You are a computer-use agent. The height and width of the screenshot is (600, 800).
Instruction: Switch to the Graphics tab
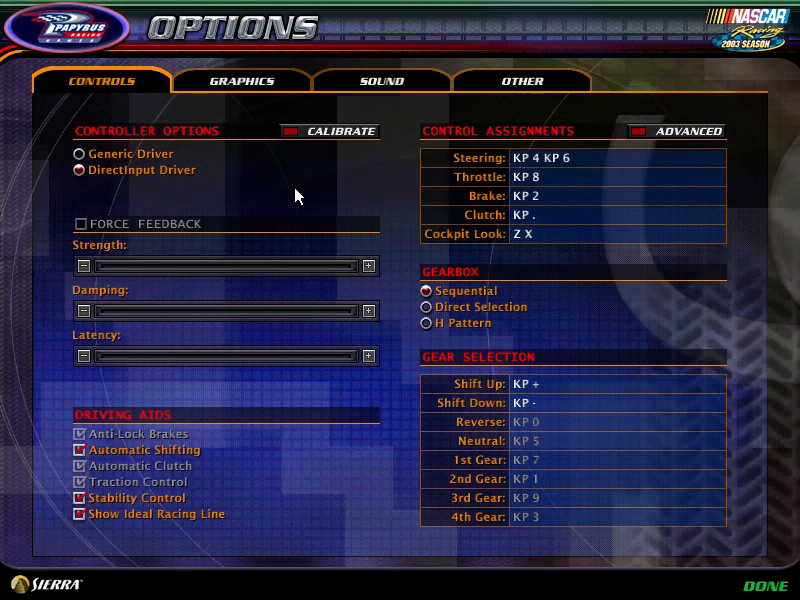point(242,81)
